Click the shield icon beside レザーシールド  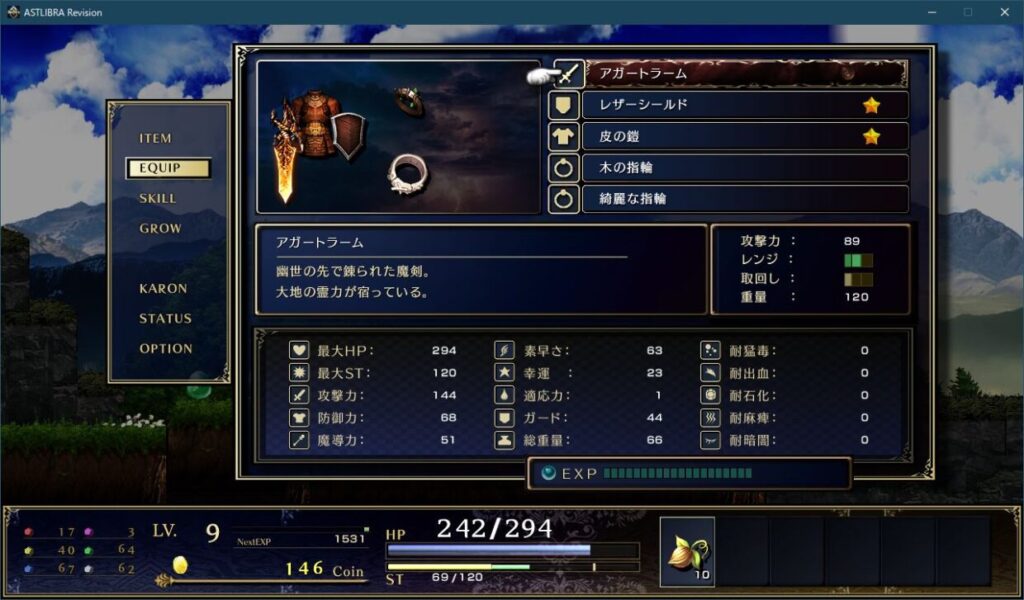(x=563, y=105)
